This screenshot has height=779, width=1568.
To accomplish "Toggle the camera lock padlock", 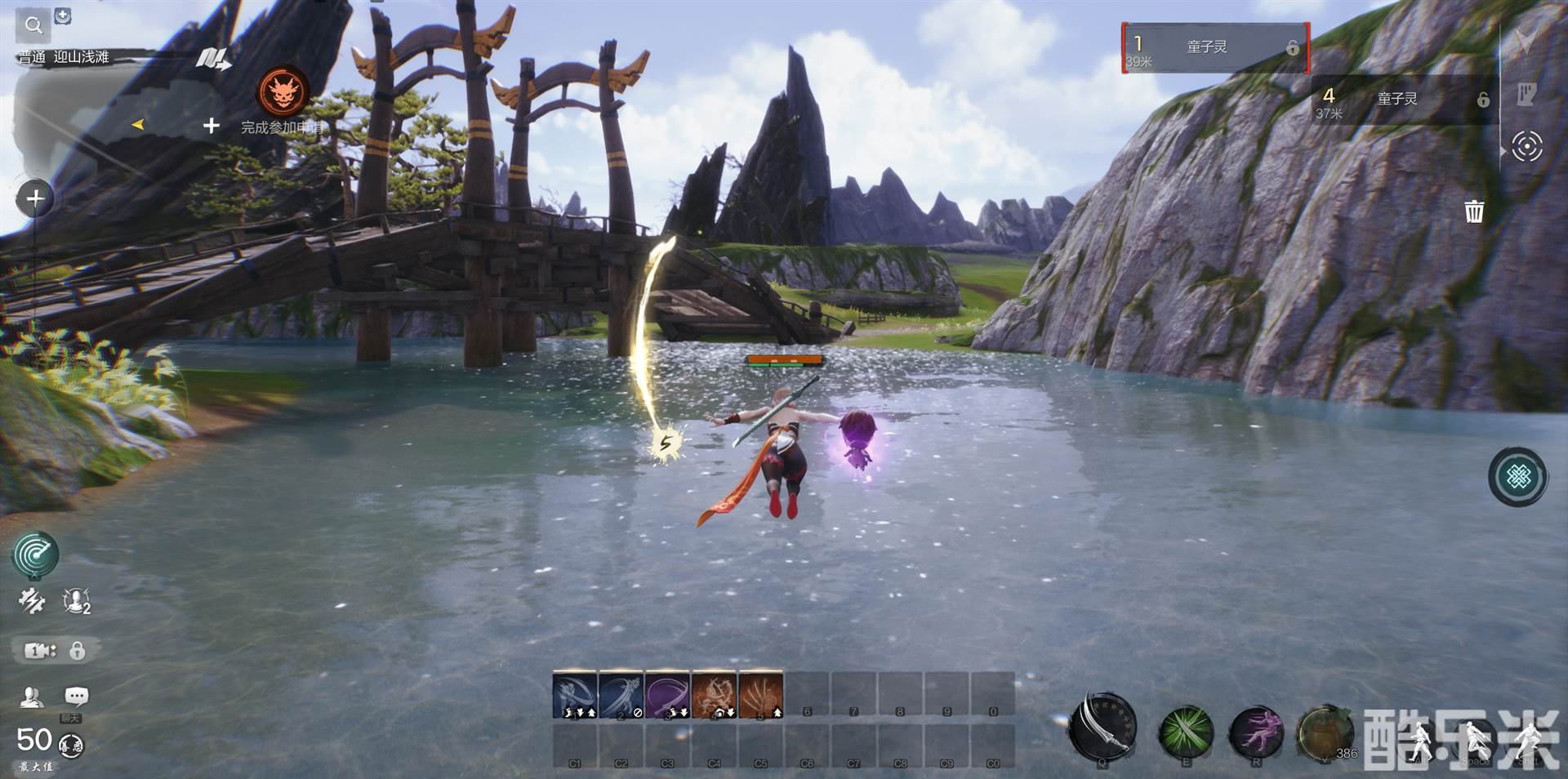I will pos(77,651).
